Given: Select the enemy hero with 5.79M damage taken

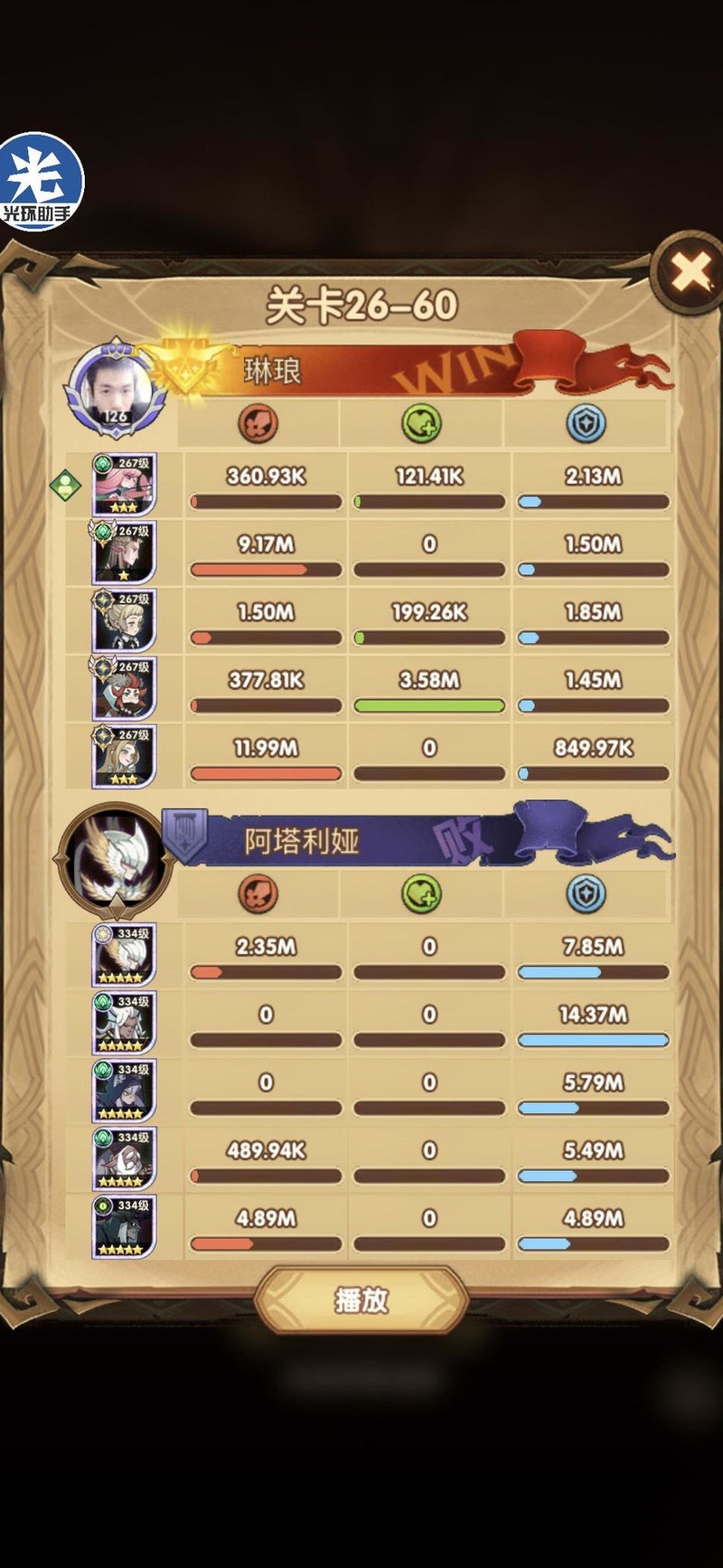Looking at the screenshot, I should click(124, 1091).
